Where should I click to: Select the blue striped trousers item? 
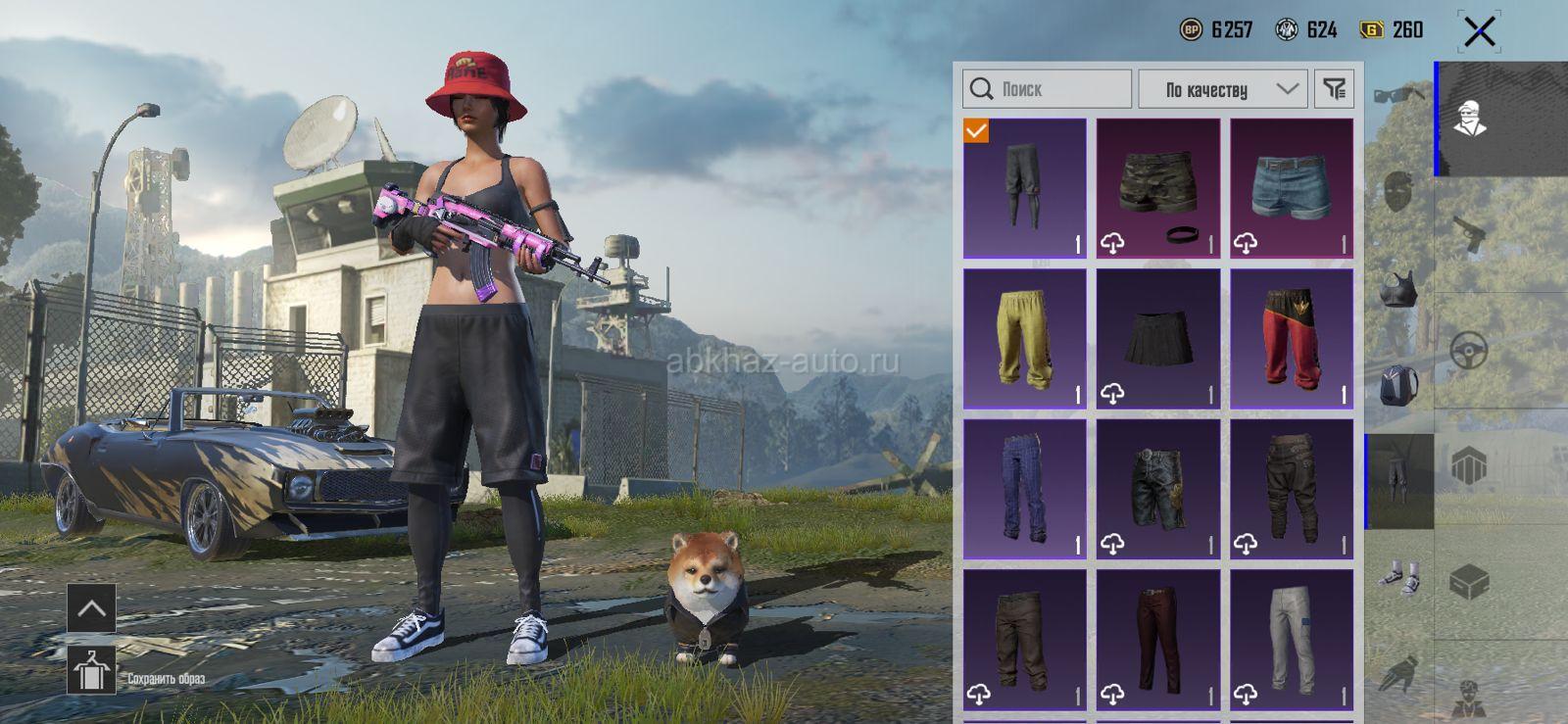click(x=1025, y=489)
